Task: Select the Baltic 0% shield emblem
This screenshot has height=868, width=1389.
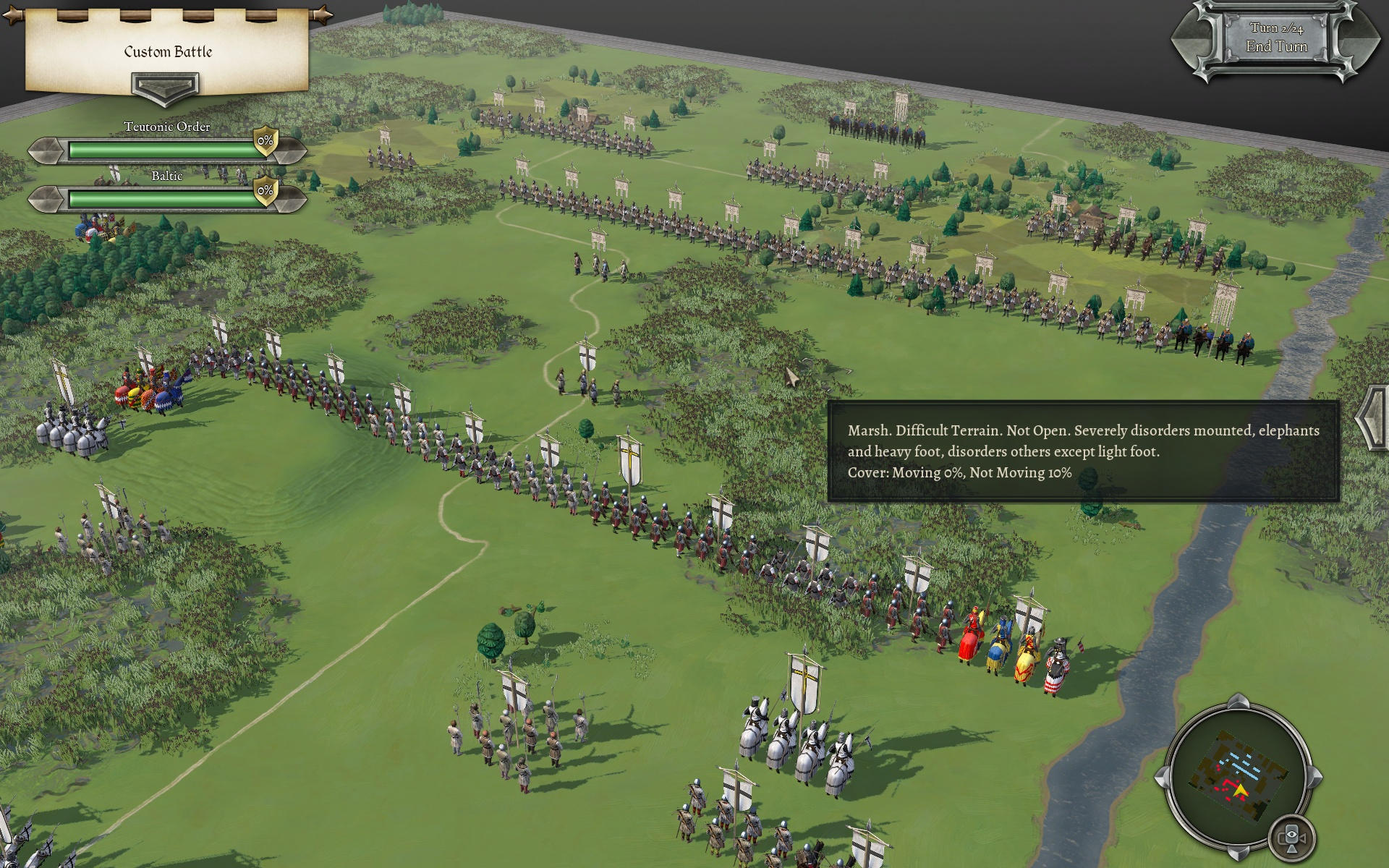Action: point(265,192)
